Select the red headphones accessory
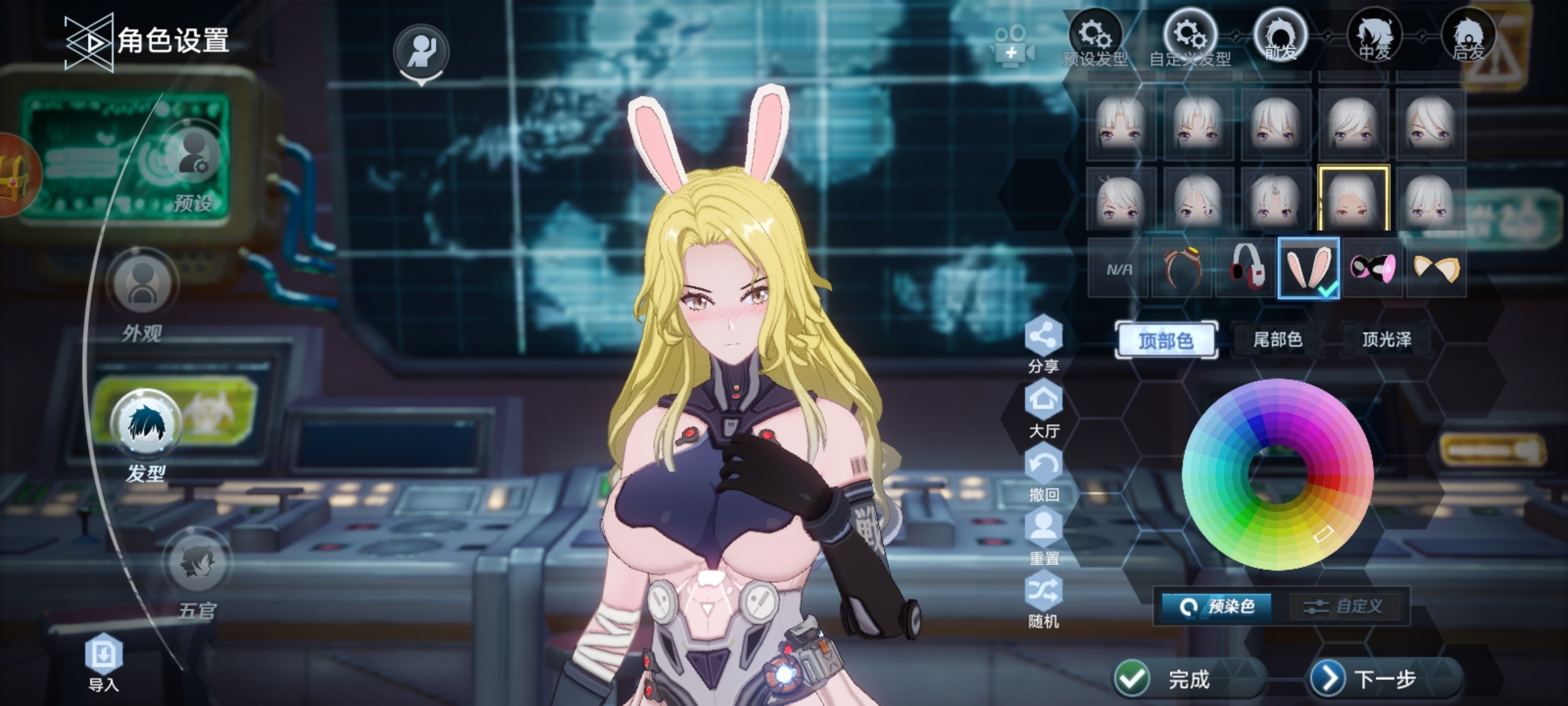 coord(1246,268)
